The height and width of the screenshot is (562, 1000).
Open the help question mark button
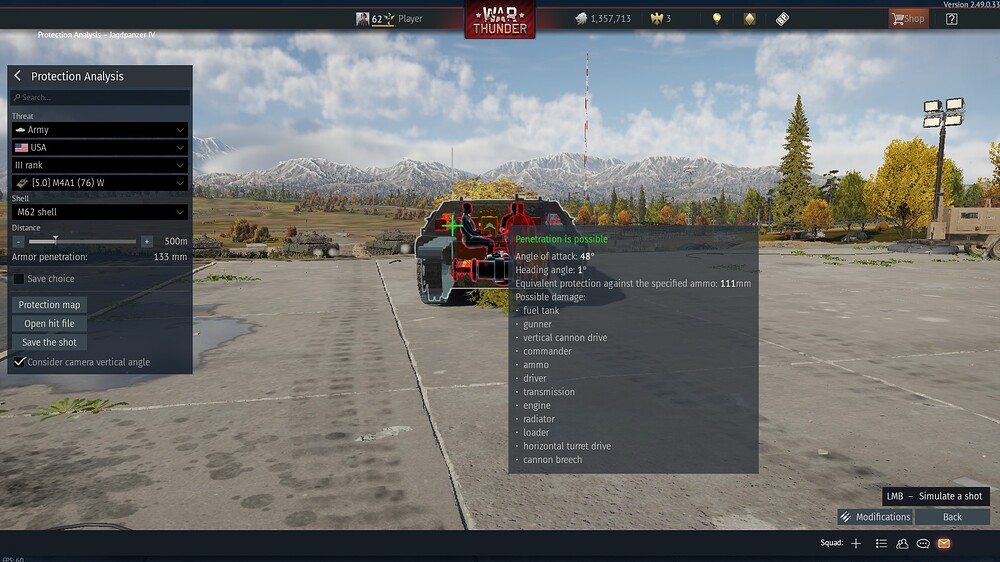coord(951,18)
